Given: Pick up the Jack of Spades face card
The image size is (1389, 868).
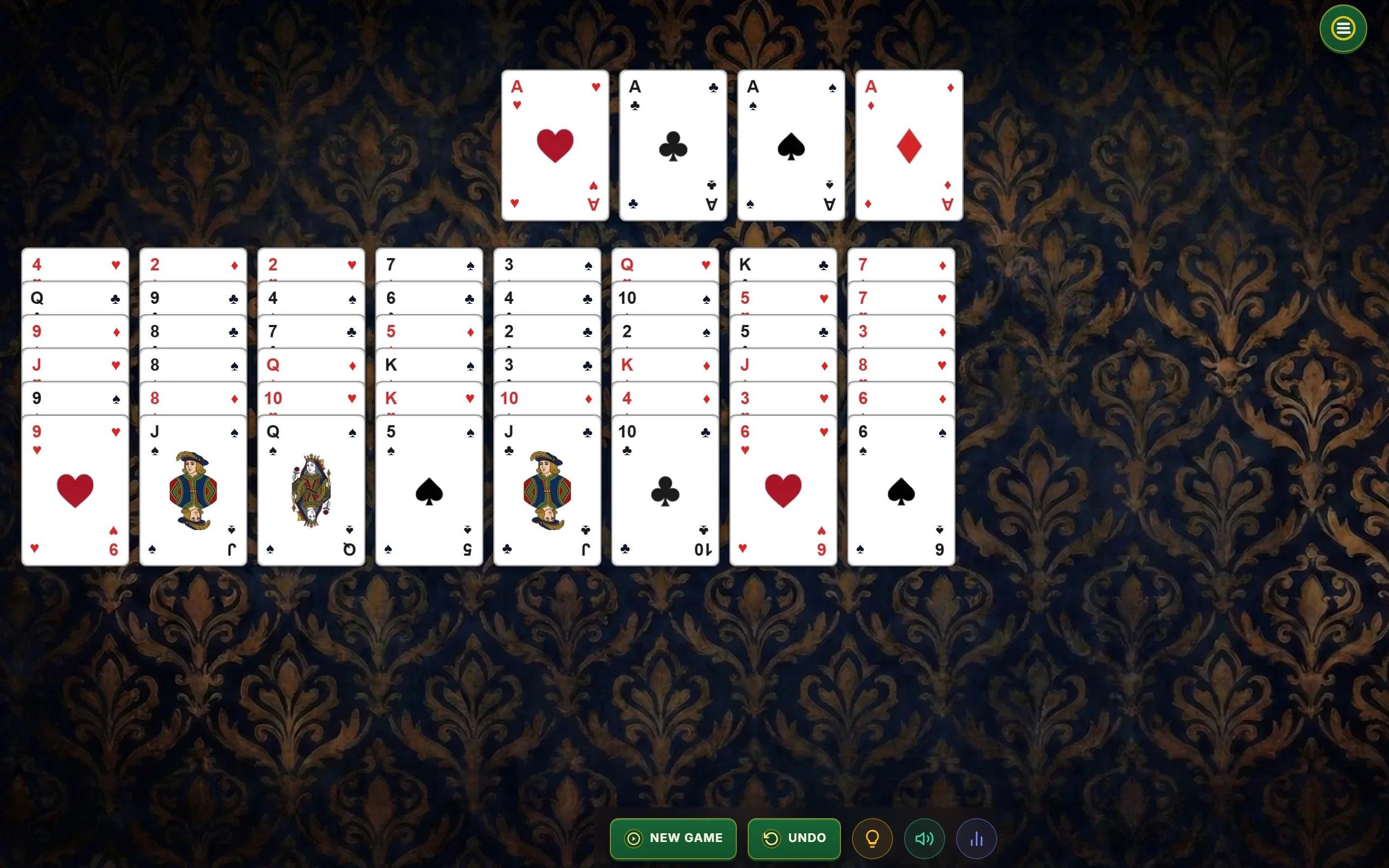Looking at the screenshot, I should [193, 491].
